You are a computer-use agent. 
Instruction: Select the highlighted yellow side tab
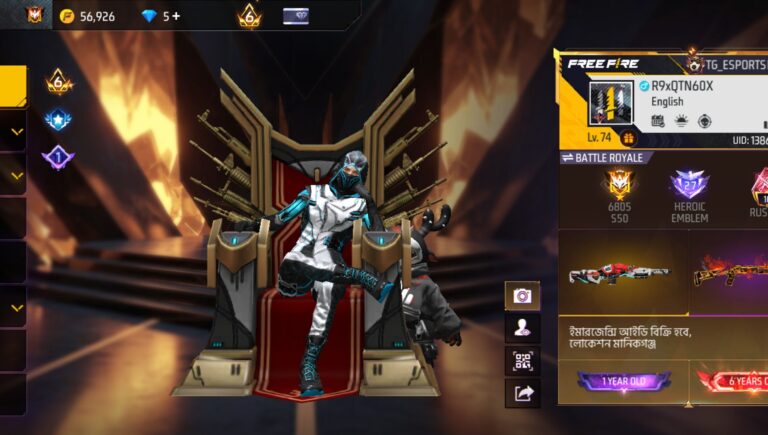pyautogui.click(x=12, y=86)
